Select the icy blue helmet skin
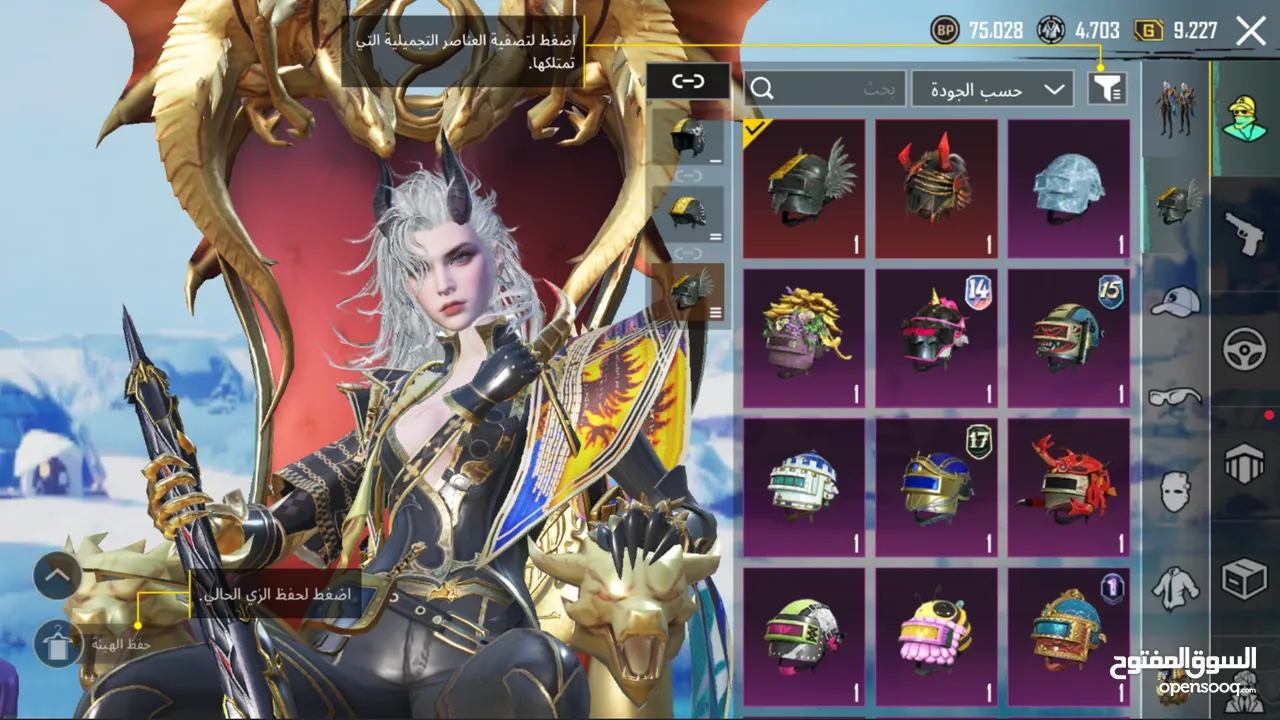Image resolution: width=1280 pixels, height=720 pixels. pos(1069,188)
